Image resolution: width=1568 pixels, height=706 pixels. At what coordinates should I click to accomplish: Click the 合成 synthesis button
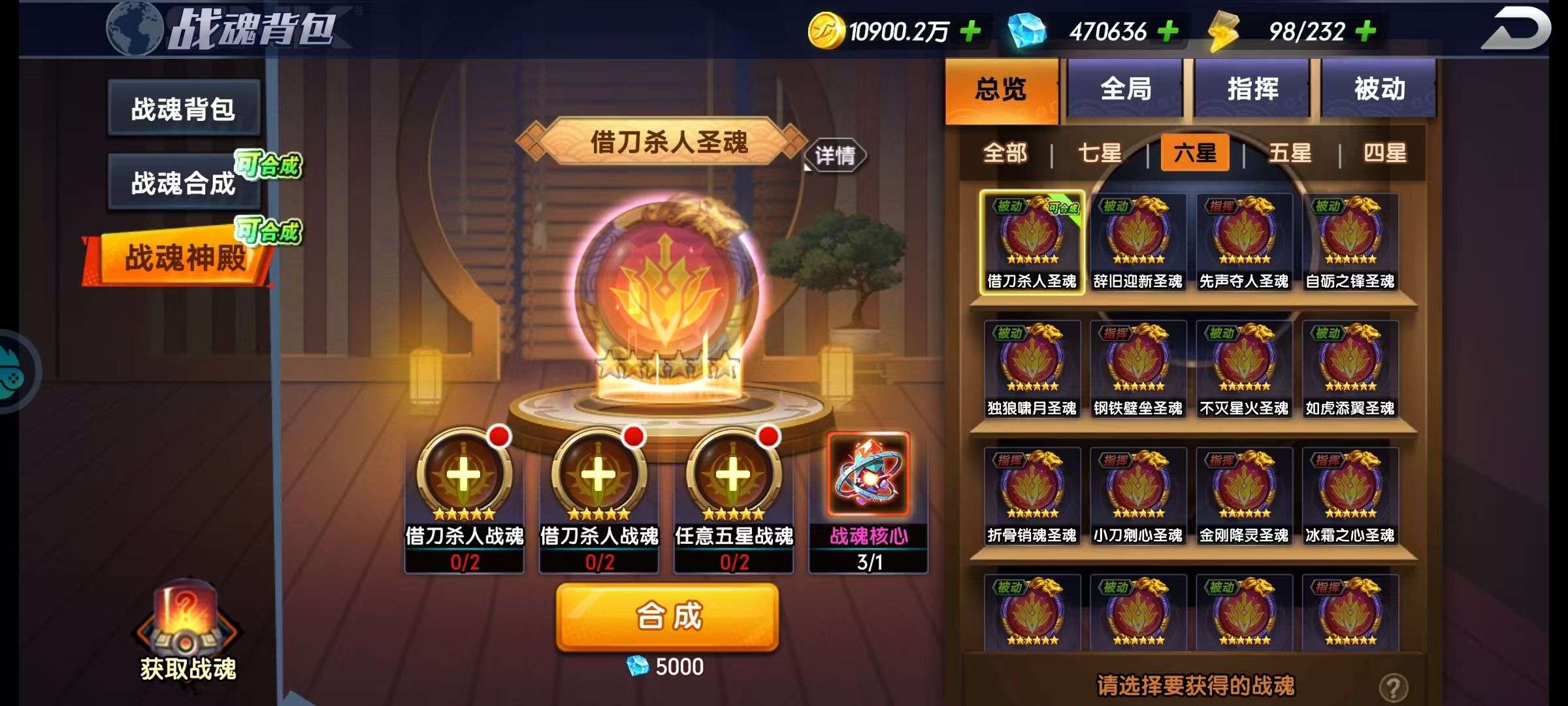coord(668,616)
